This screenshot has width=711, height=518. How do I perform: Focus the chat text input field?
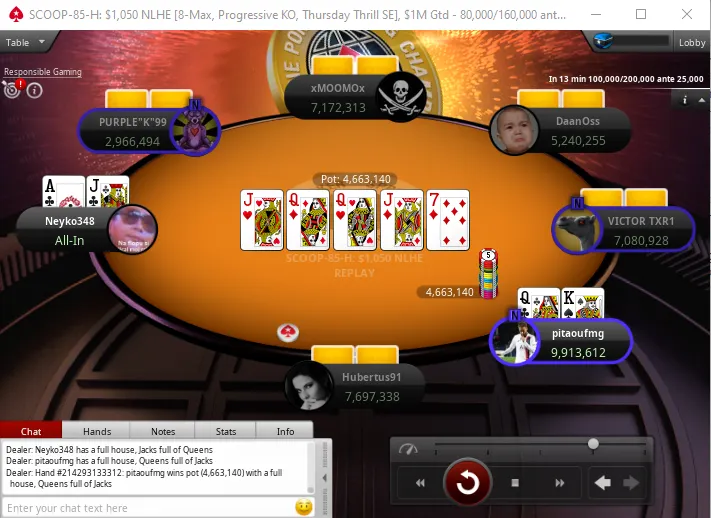[x=148, y=508]
